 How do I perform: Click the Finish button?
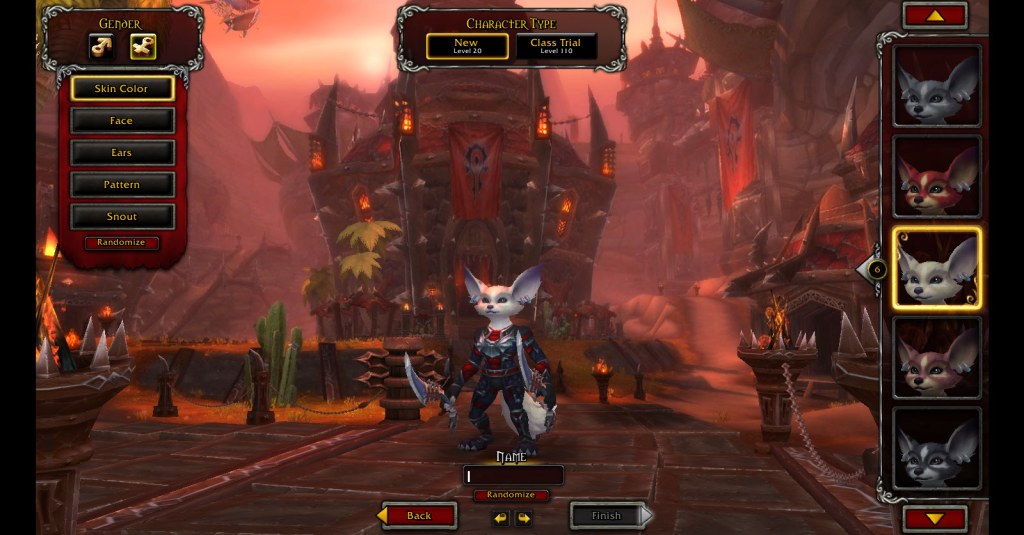[x=610, y=516]
